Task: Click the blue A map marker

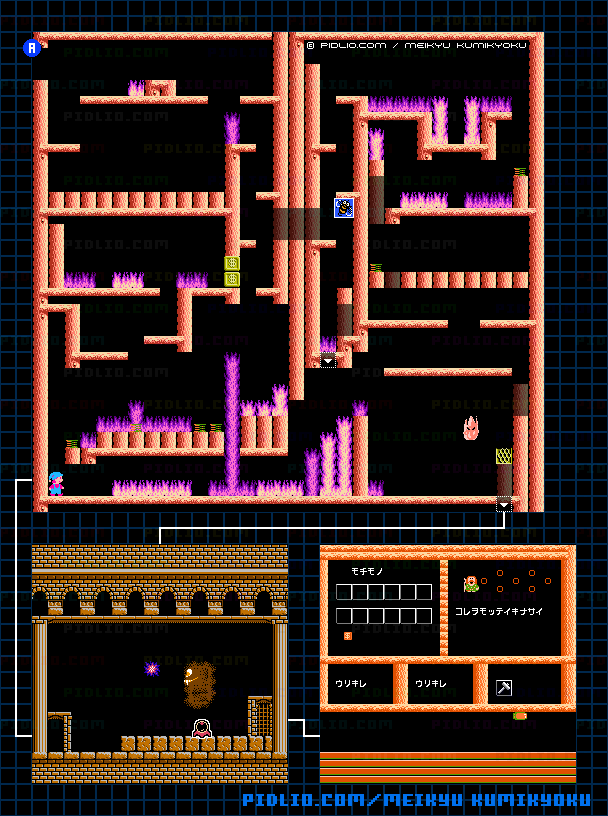Action: tap(32, 47)
